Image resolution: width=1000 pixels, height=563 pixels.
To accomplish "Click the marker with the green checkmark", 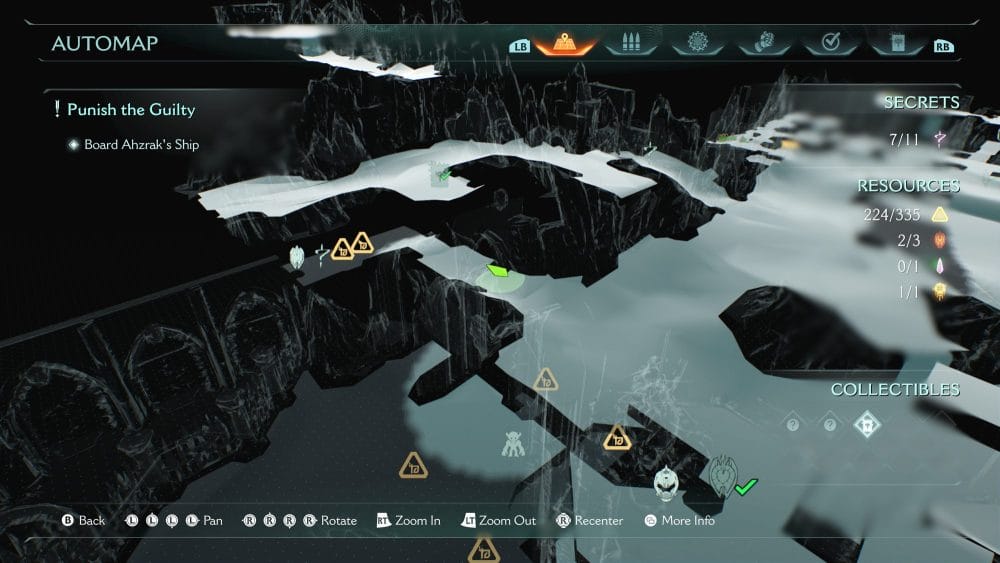I will click(x=724, y=476).
